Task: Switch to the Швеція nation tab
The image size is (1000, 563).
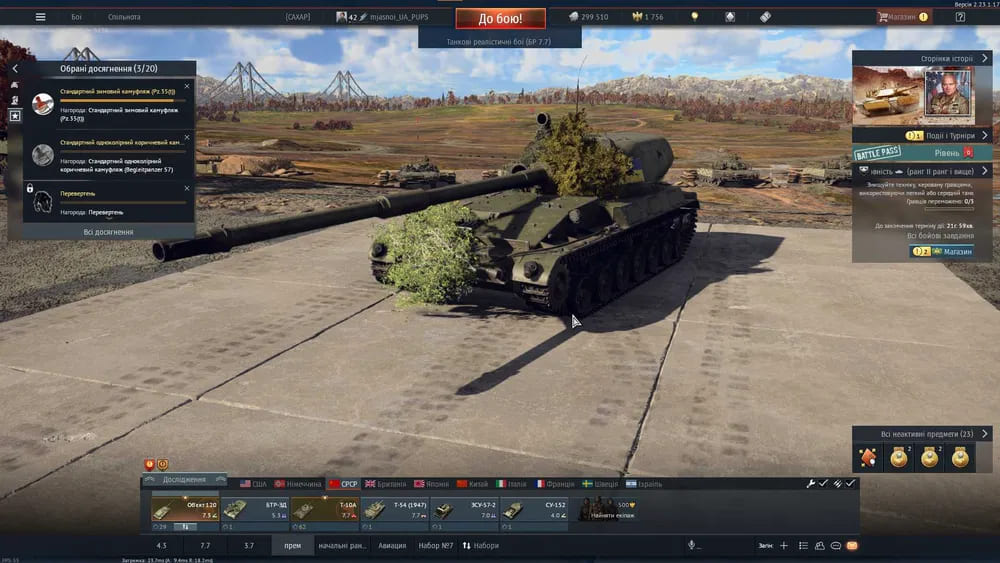Action: 600,484
